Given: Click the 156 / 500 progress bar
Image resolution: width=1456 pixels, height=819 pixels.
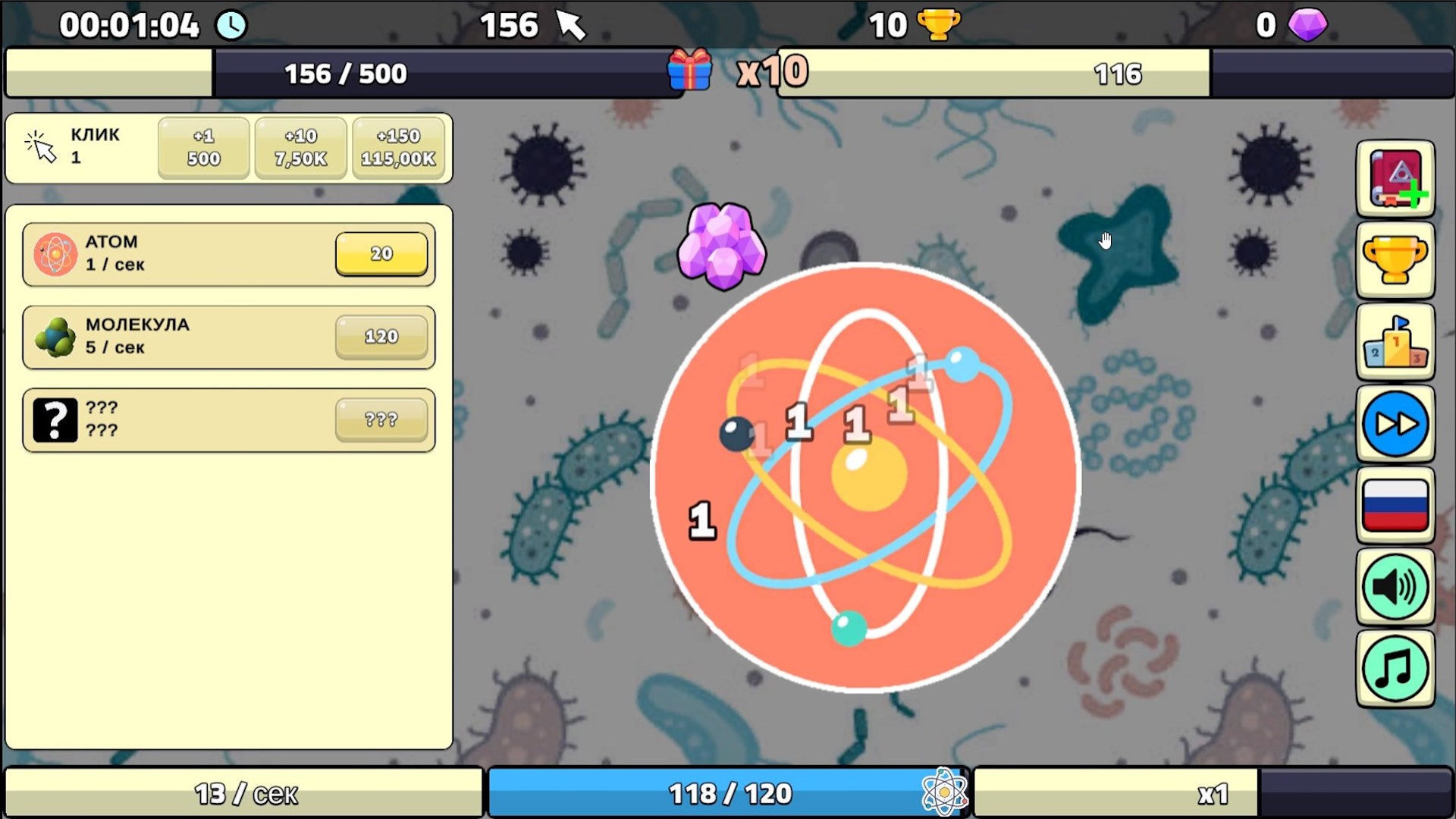Looking at the screenshot, I should pos(345,73).
